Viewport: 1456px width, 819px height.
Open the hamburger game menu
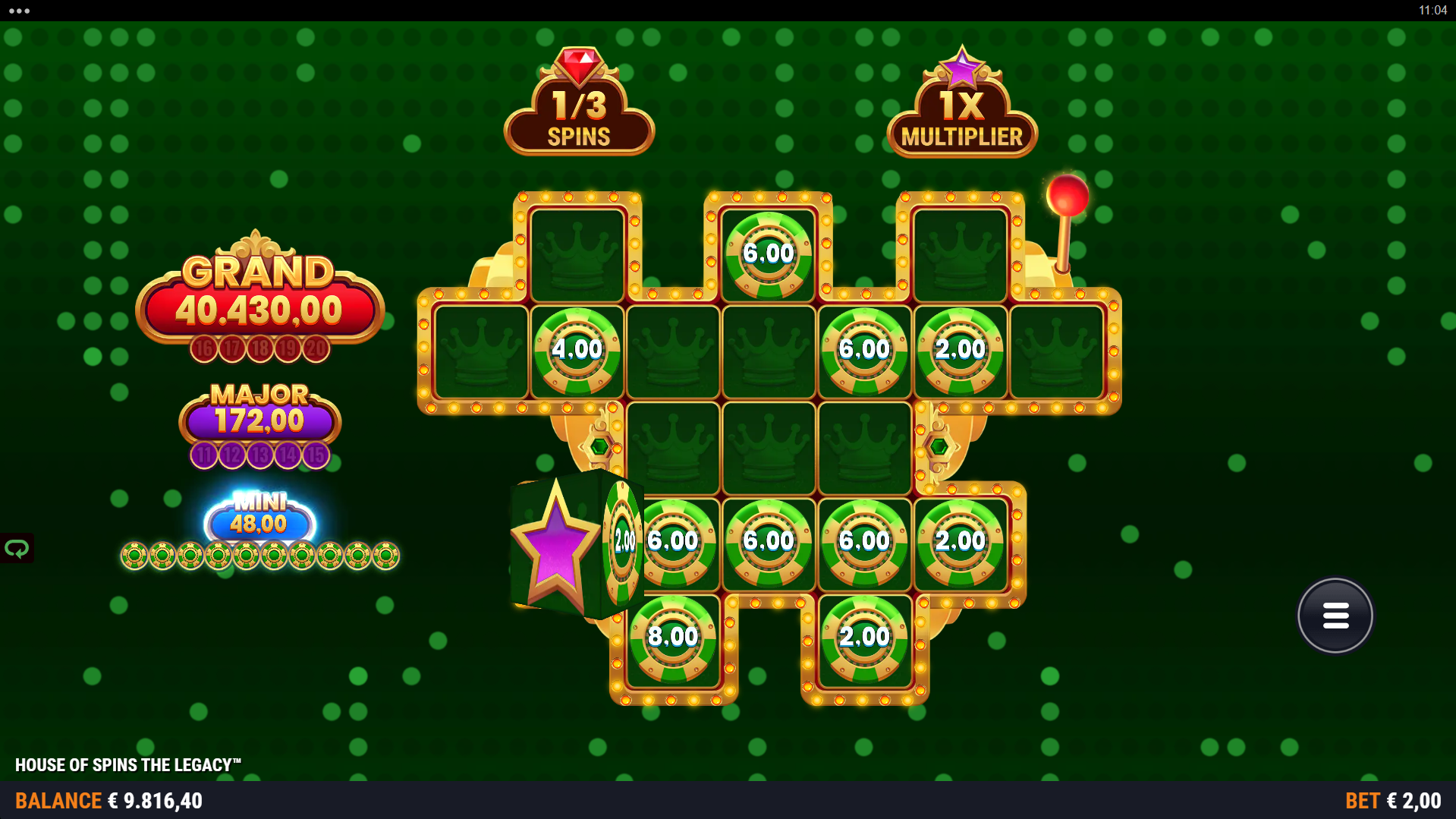click(1335, 615)
